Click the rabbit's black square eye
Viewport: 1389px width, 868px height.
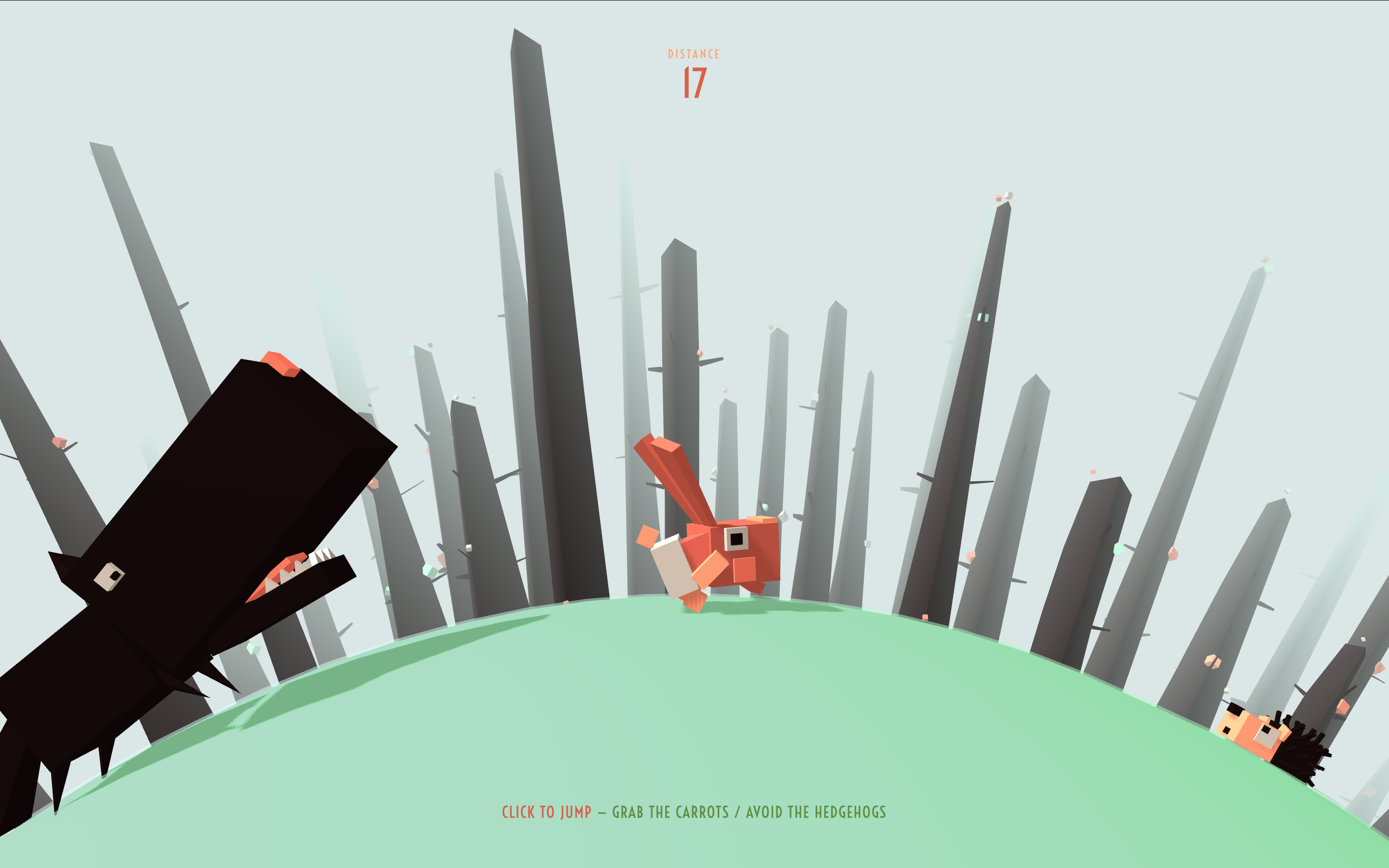(x=736, y=541)
